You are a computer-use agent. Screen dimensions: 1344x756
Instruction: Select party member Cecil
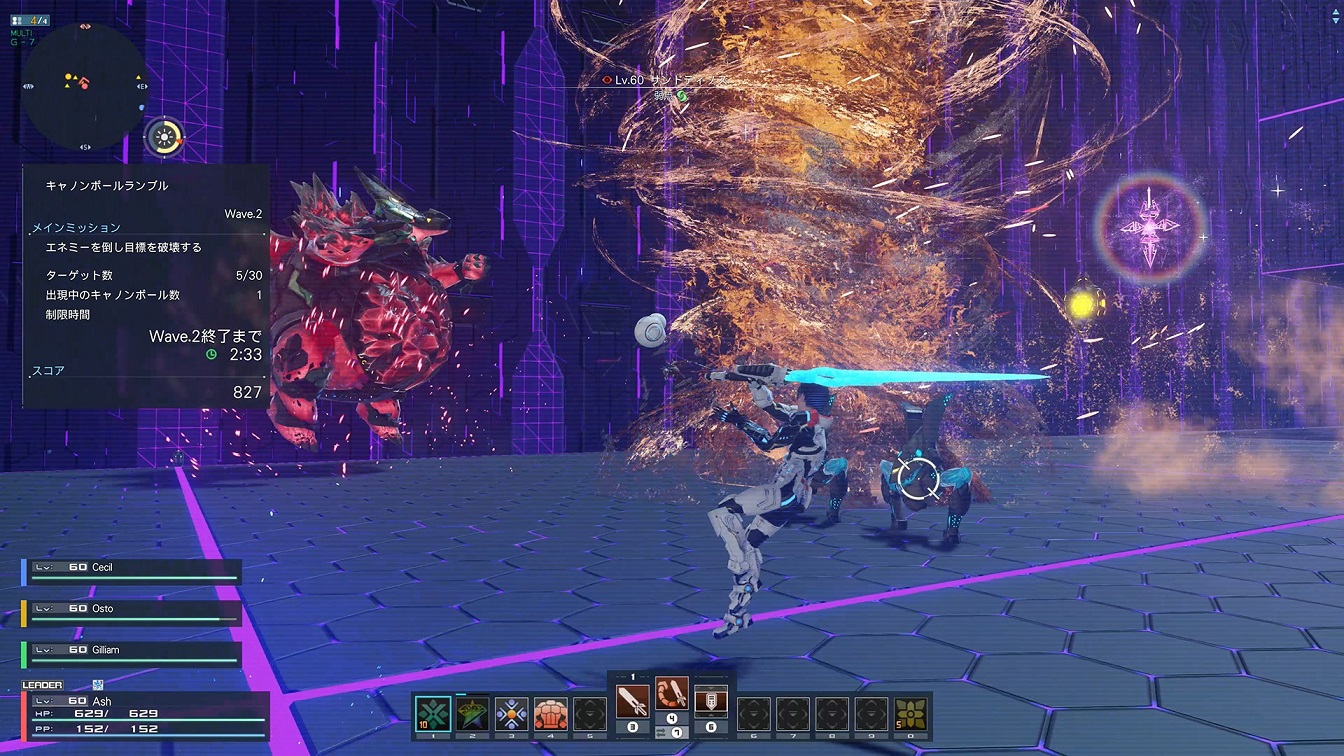[131, 571]
